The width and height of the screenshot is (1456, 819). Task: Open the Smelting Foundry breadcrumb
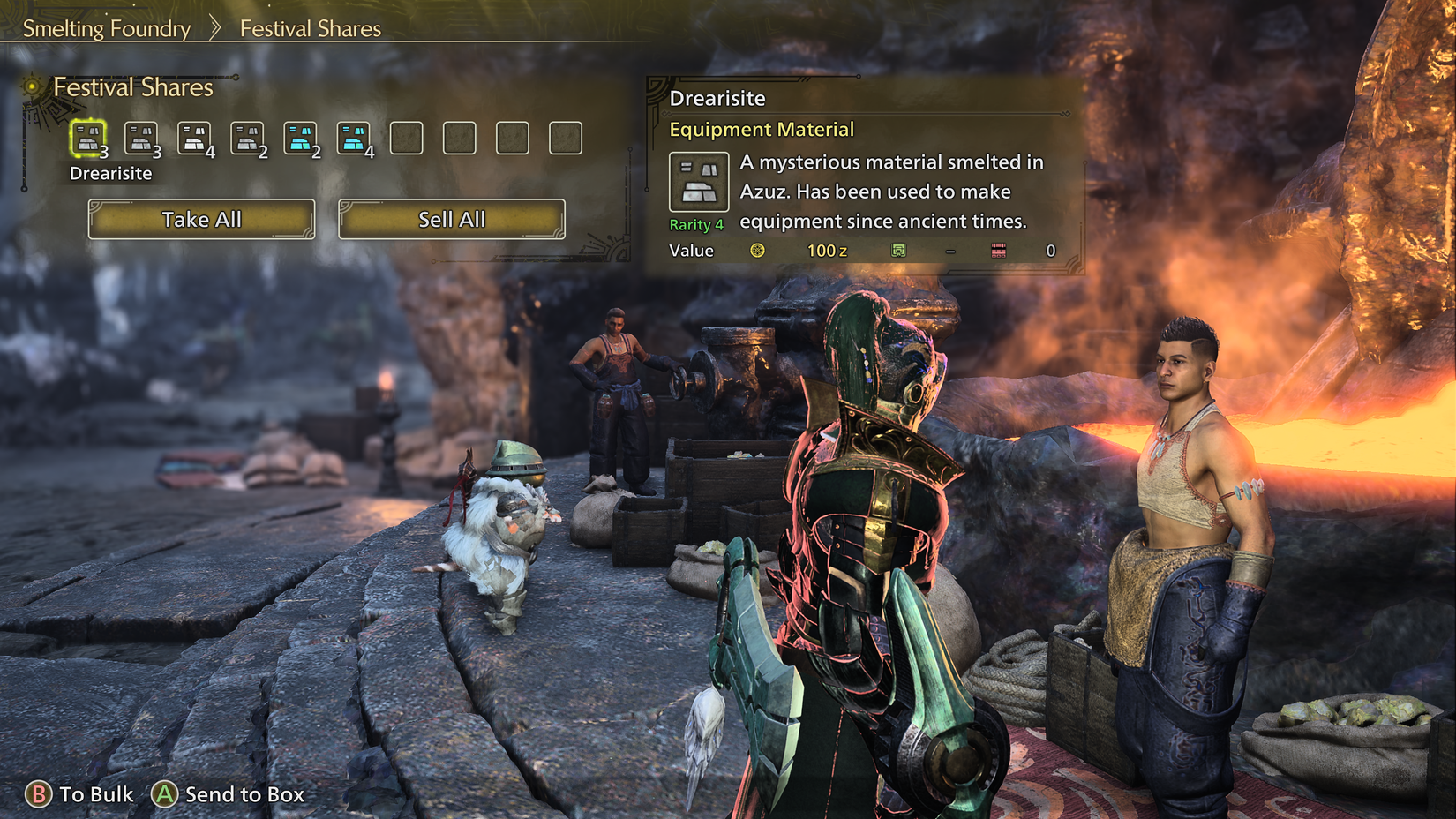(x=109, y=28)
